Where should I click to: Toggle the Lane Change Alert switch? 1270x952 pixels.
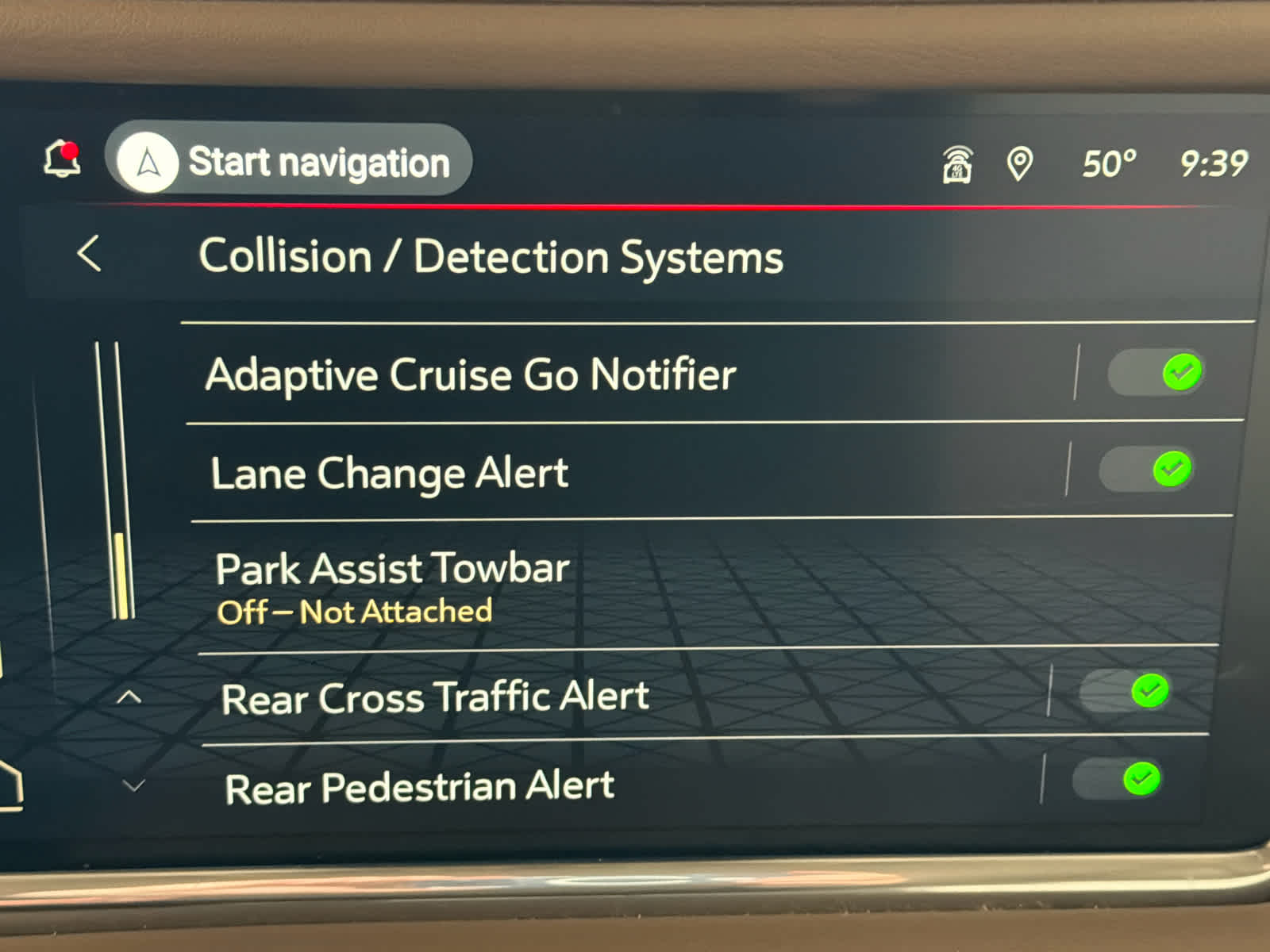[1147, 469]
